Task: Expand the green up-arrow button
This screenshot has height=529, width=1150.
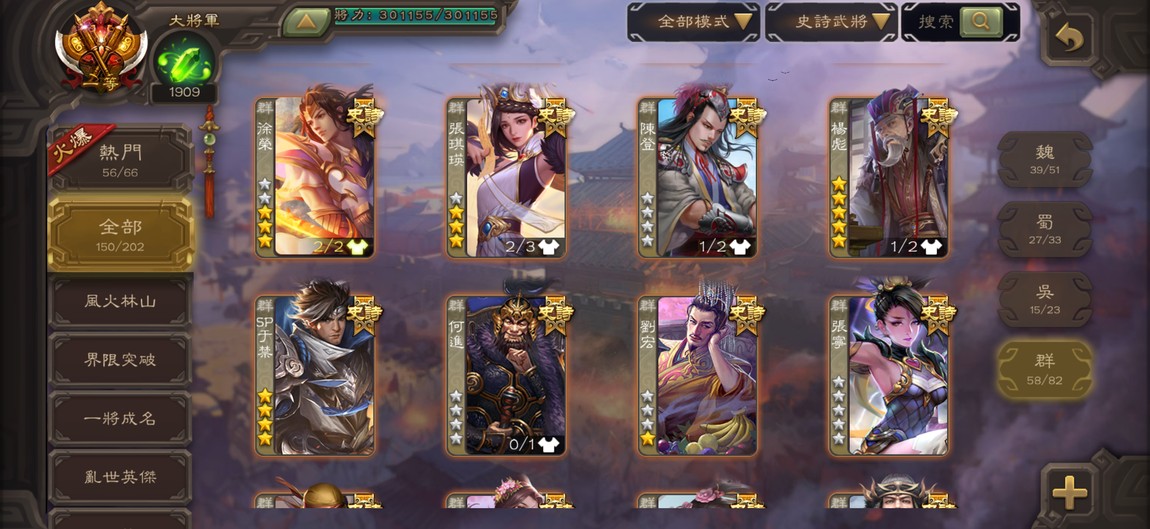Action: pos(306,21)
